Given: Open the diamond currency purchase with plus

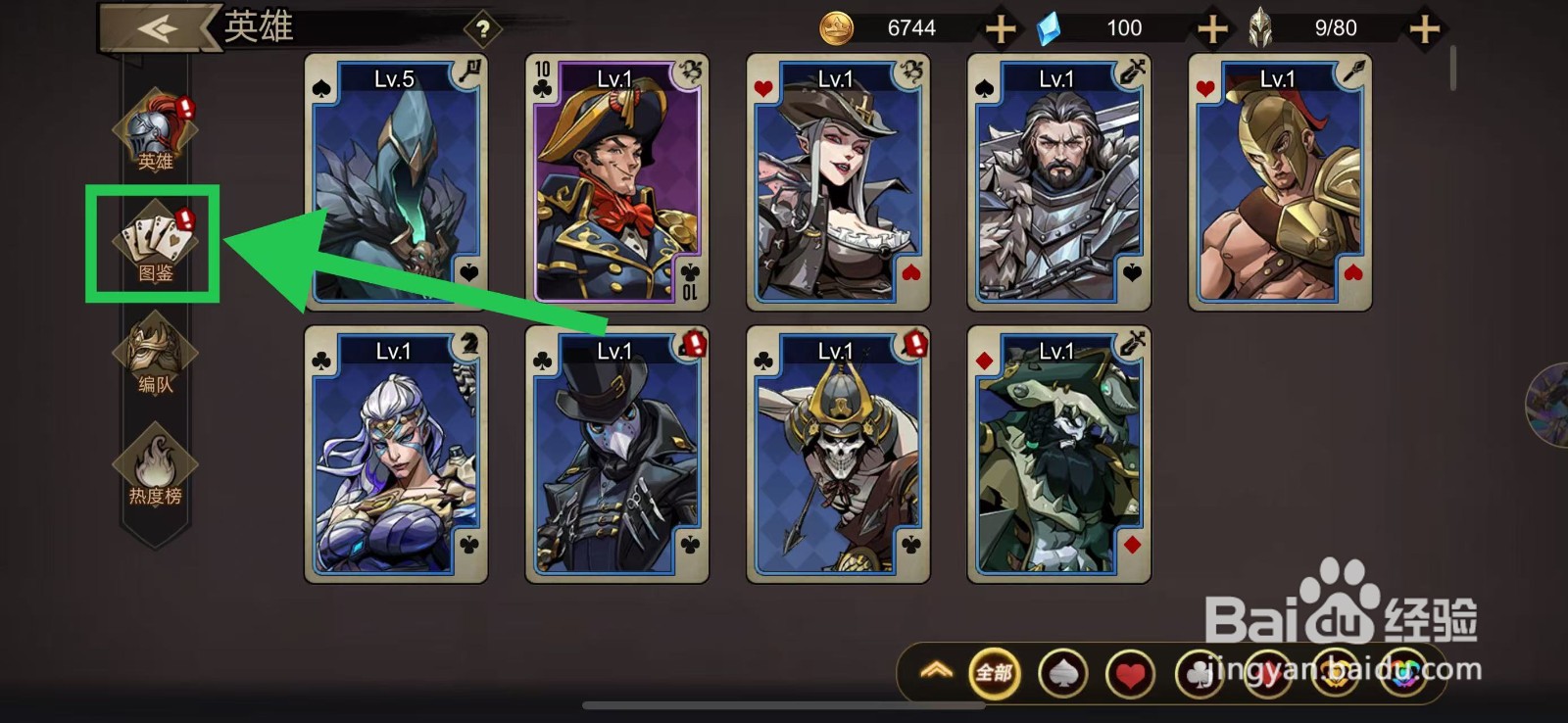Looking at the screenshot, I should click(x=1211, y=27).
